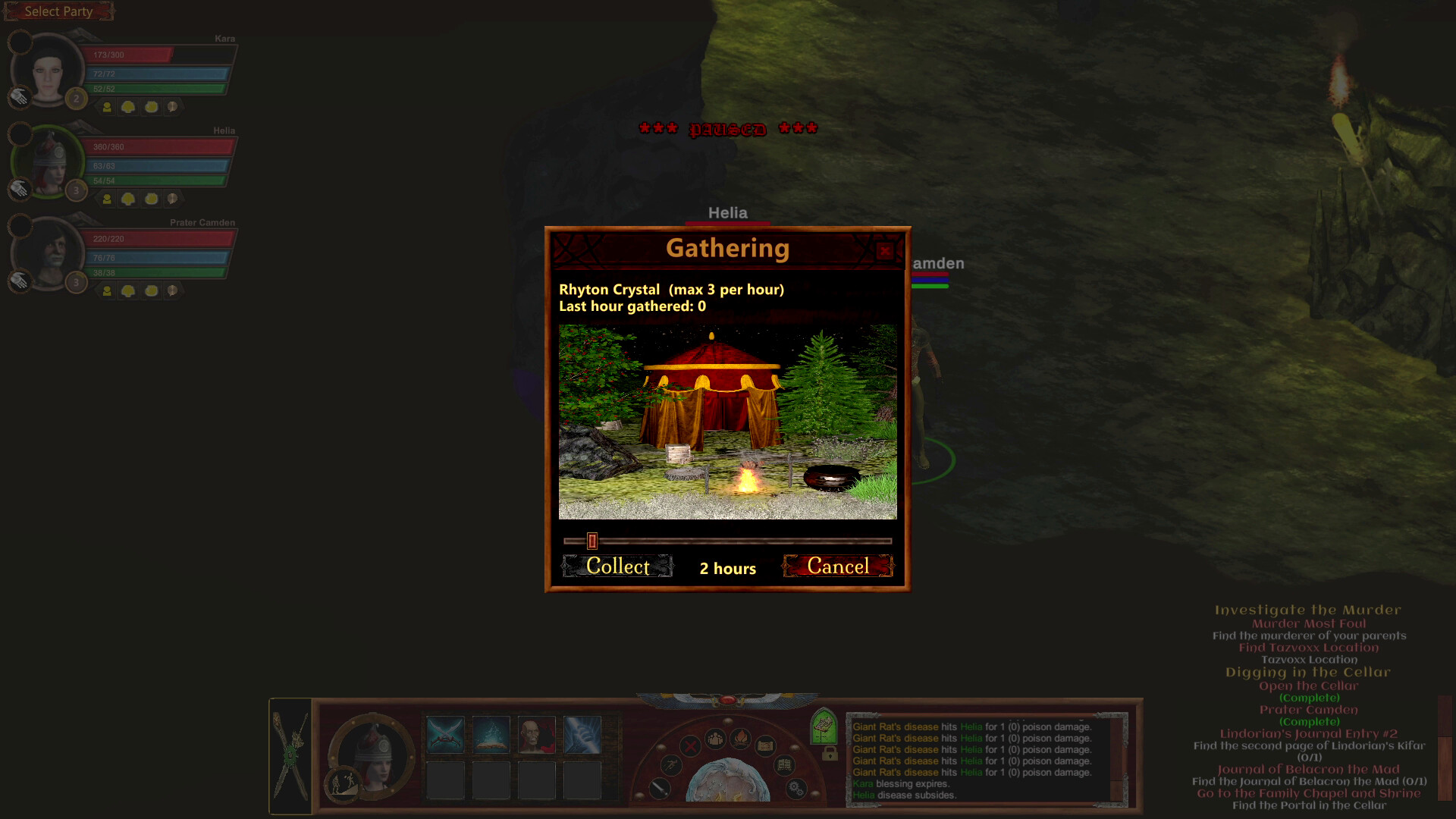The height and width of the screenshot is (819, 1456).
Task: Activate Helia's crossed swords ability
Action: (445, 733)
